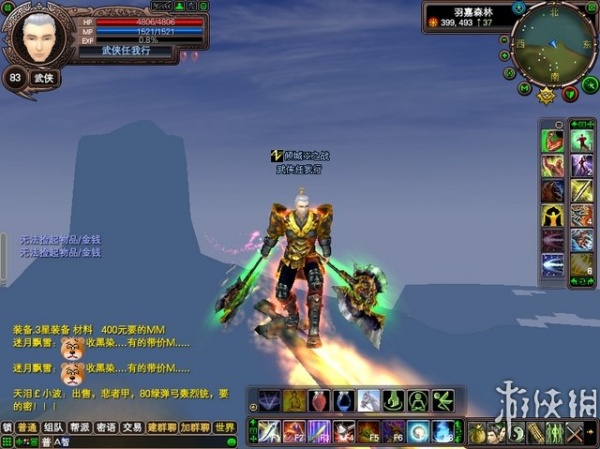Viewport: 600px width, 449px height.
Task: Switch to the 密语 chat tab
Action: (x=106, y=428)
